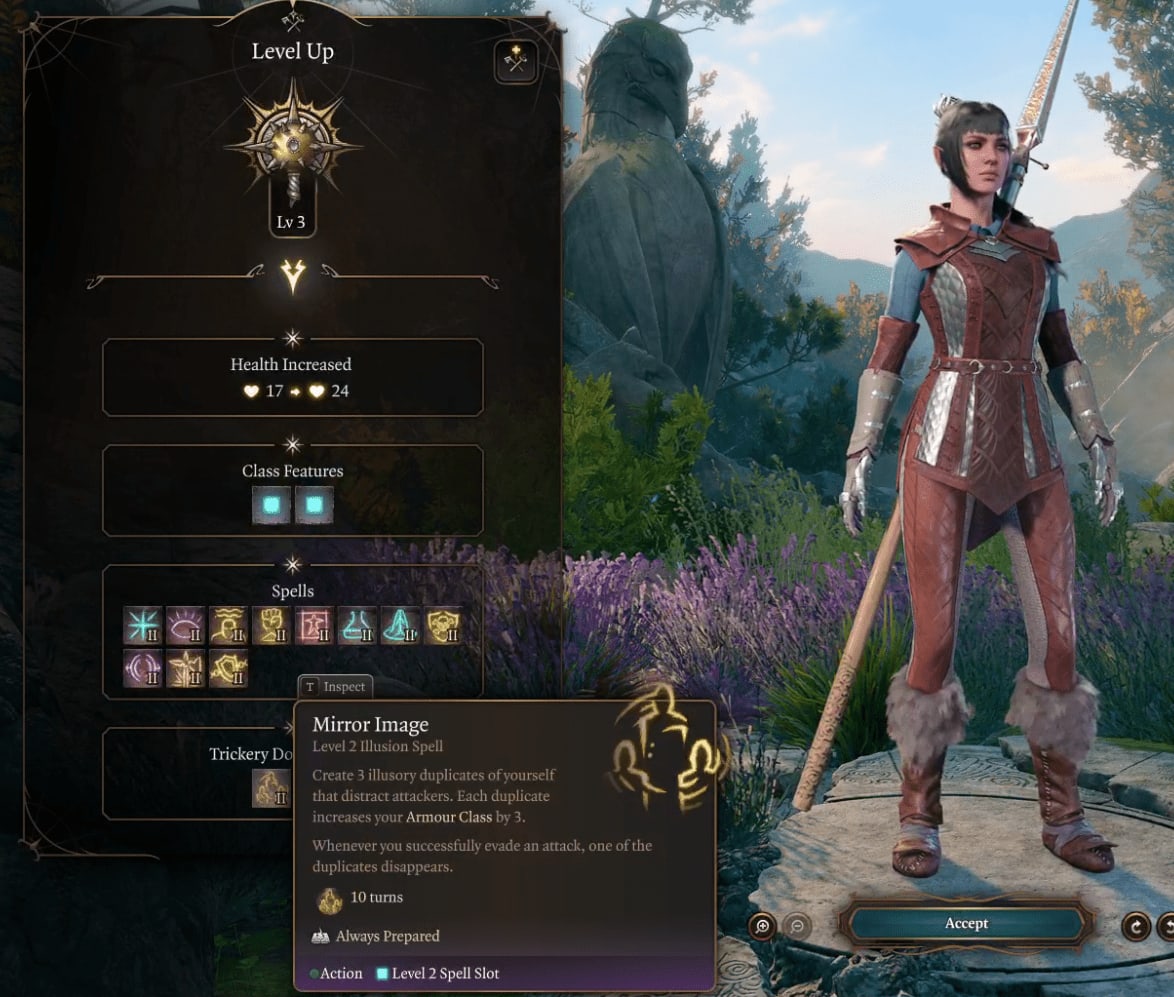Select the Mirror Image domain spell icon
This screenshot has width=1174, height=997.
[x=271, y=787]
